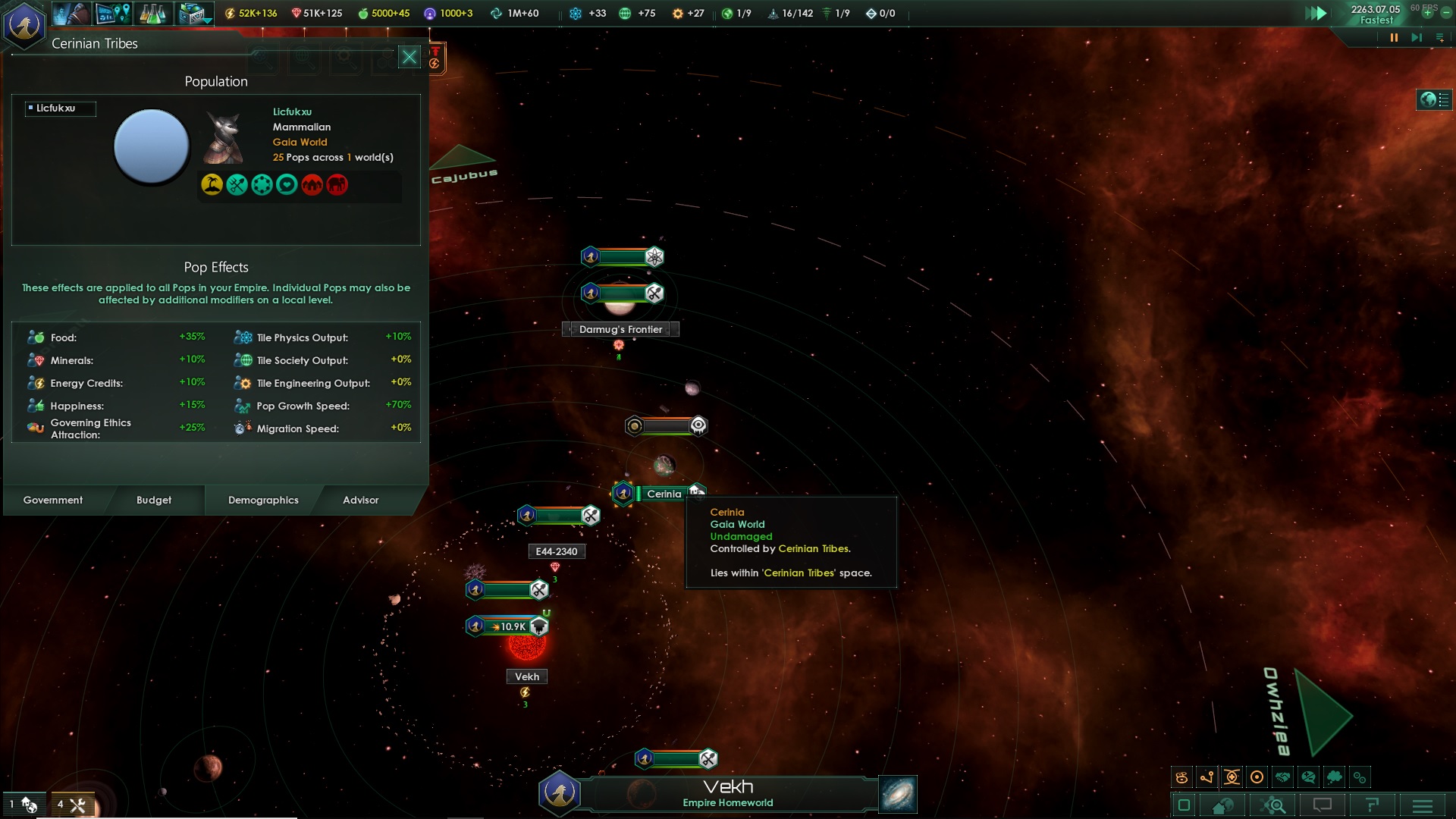The image size is (1456, 819).
Task: Select the Cerinia planet label
Action: [x=664, y=494]
